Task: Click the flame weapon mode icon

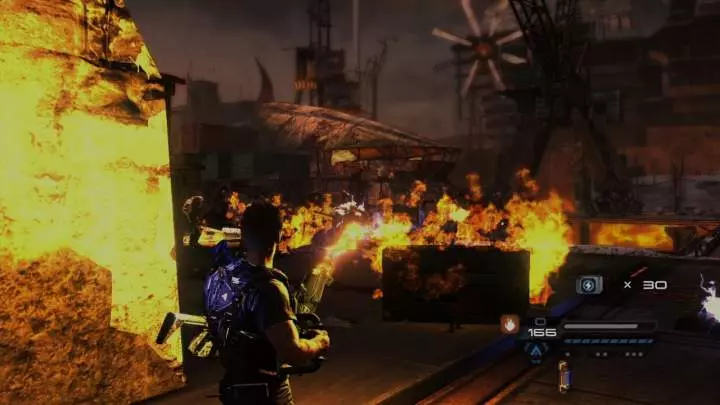Action: 510,323
